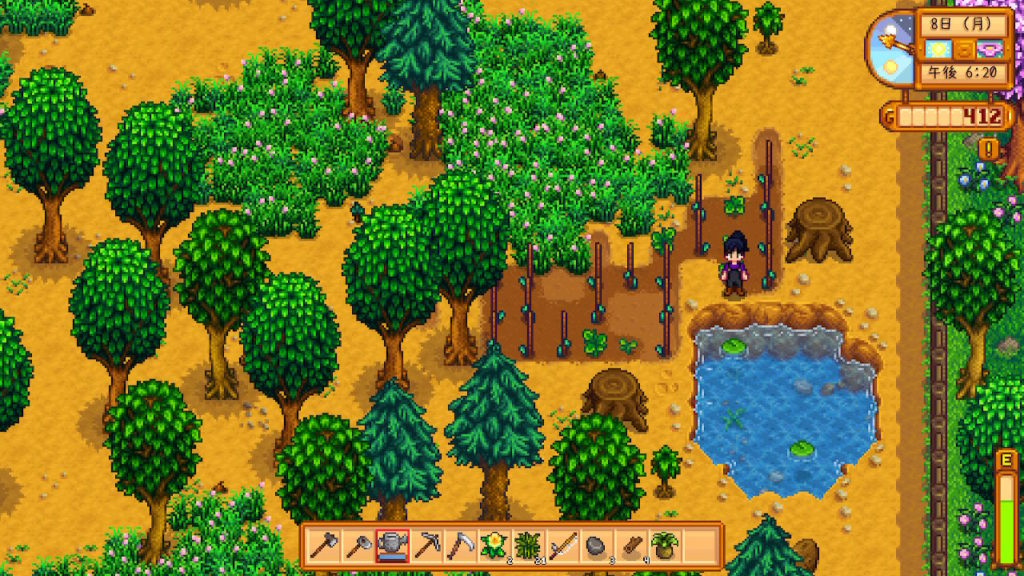The image size is (1024, 576).
Task: Open the quest journal exclamation icon
Action: 991,149
